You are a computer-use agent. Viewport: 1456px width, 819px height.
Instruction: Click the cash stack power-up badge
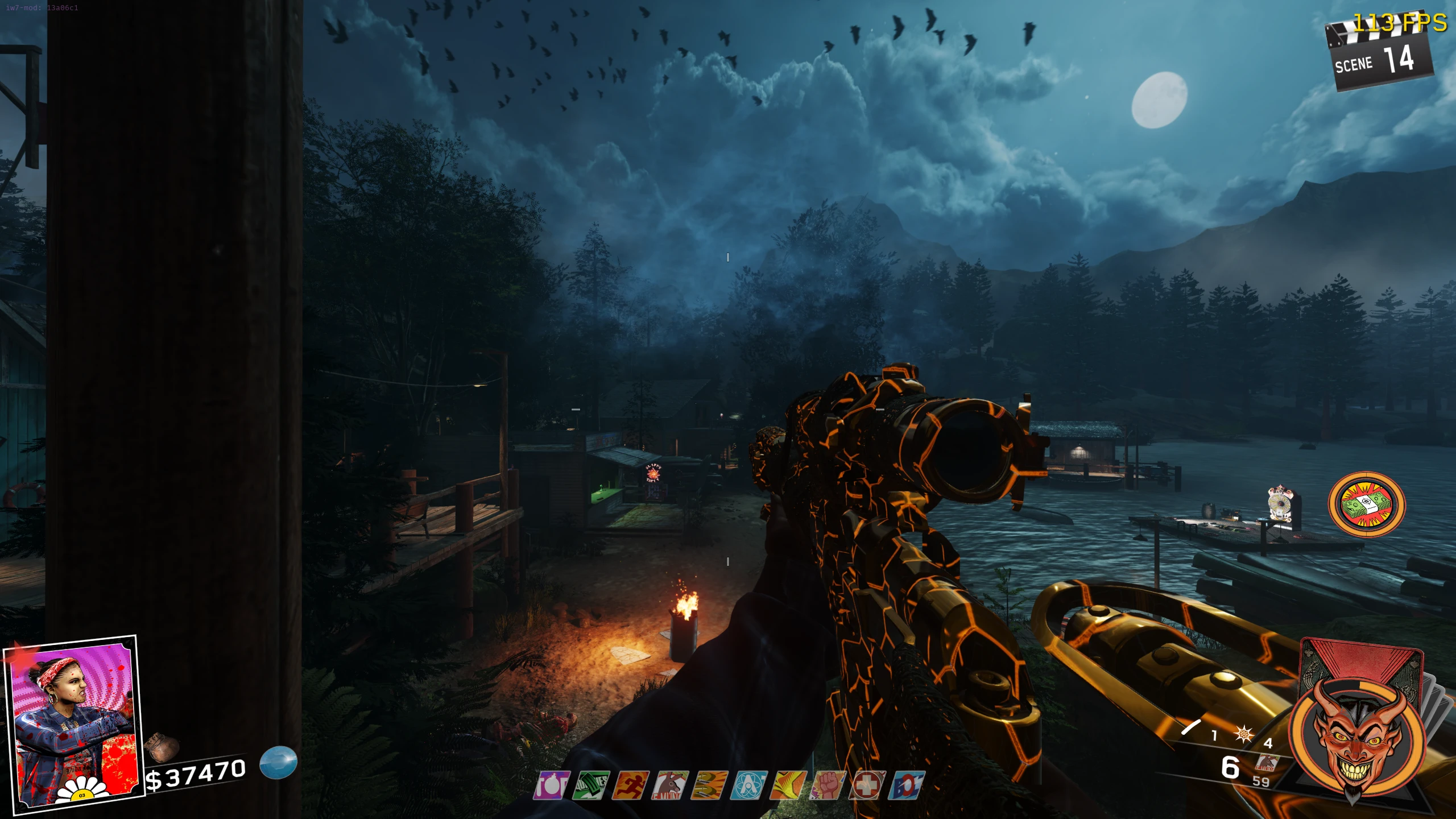pyautogui.click(x=1367, y=505)
